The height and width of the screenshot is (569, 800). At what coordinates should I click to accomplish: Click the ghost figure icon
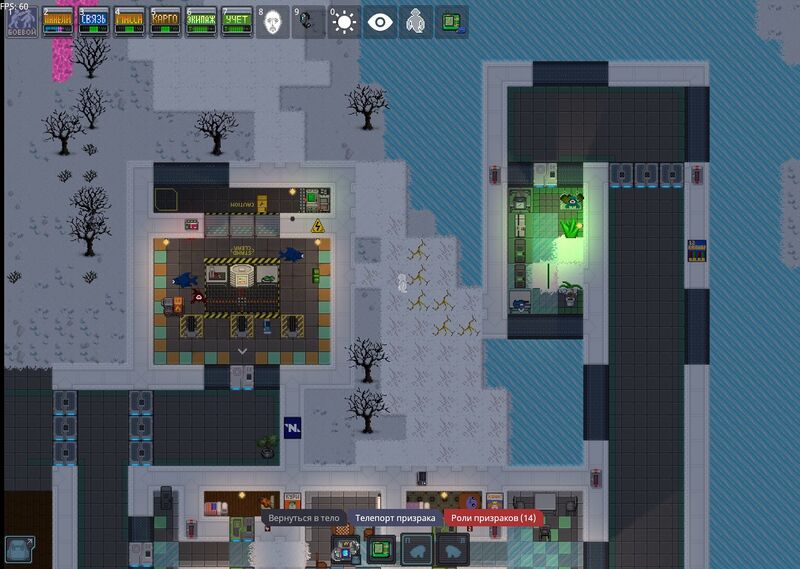pyautogui.click(x=416, y=22)
